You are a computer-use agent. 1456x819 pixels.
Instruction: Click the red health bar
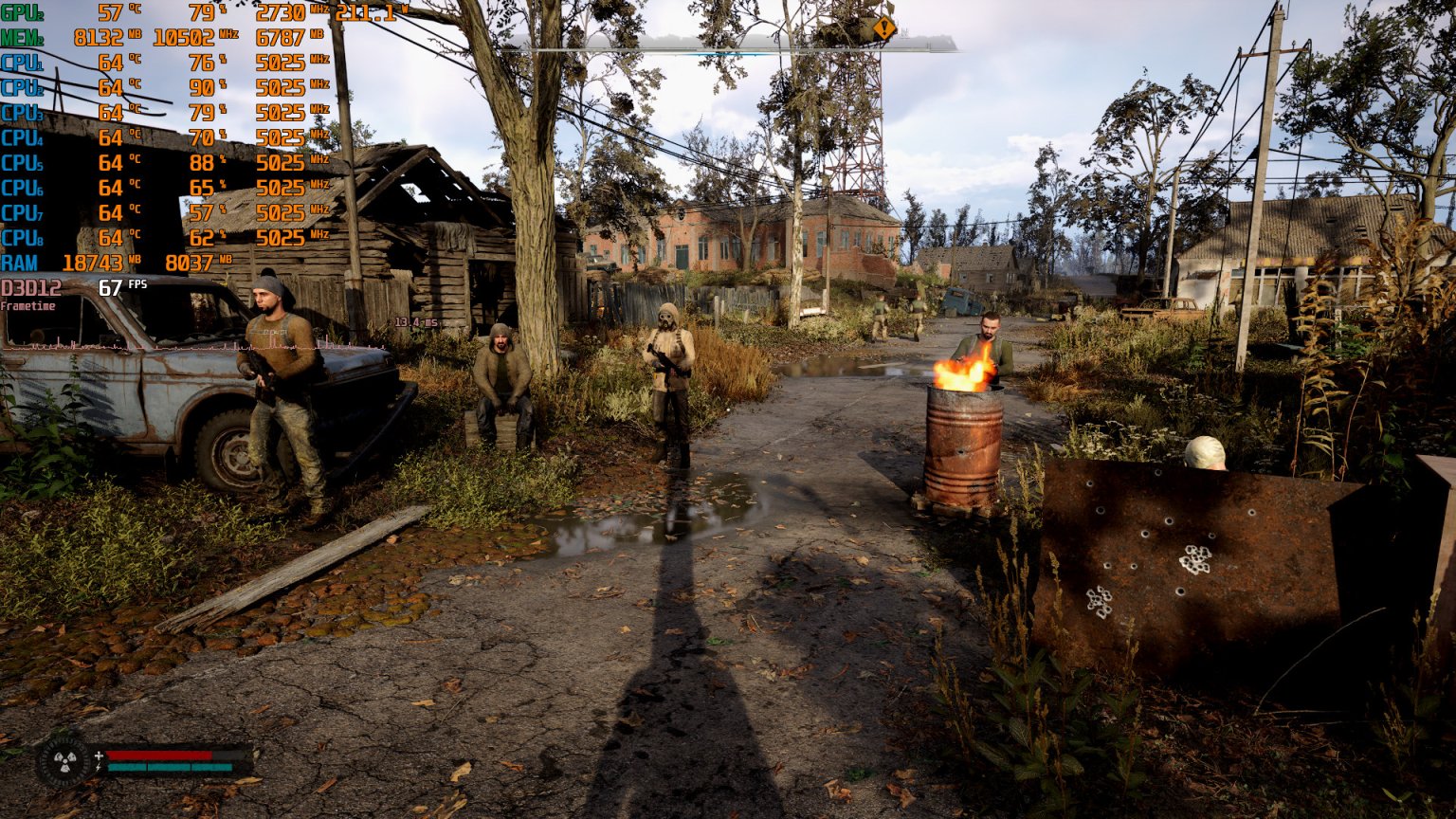click(x=161, y=755)
